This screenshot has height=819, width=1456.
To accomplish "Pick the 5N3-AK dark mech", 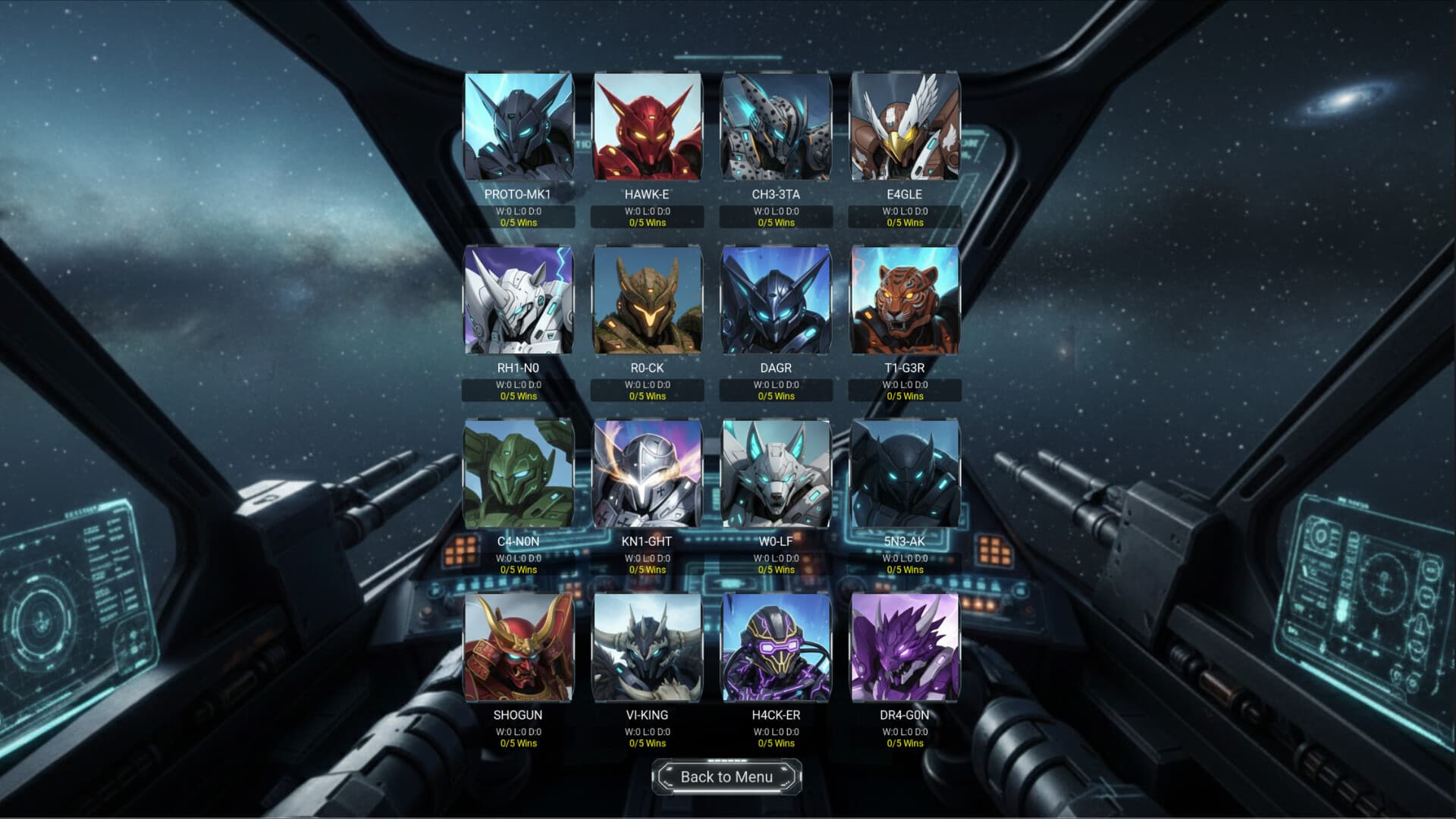I will click(x=907, y=475).
